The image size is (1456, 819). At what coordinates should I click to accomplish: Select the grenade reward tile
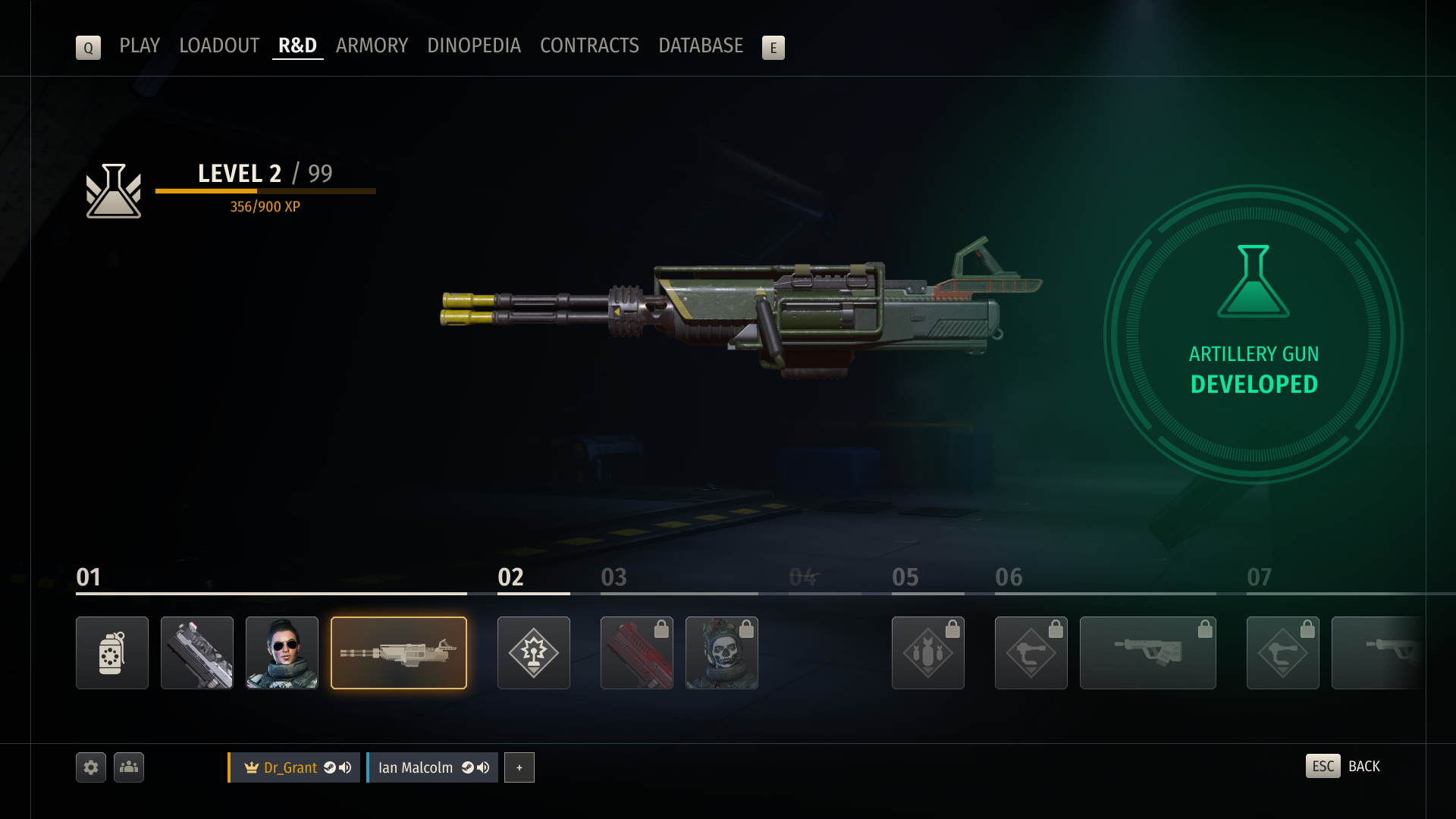click(x=112, y=653)
